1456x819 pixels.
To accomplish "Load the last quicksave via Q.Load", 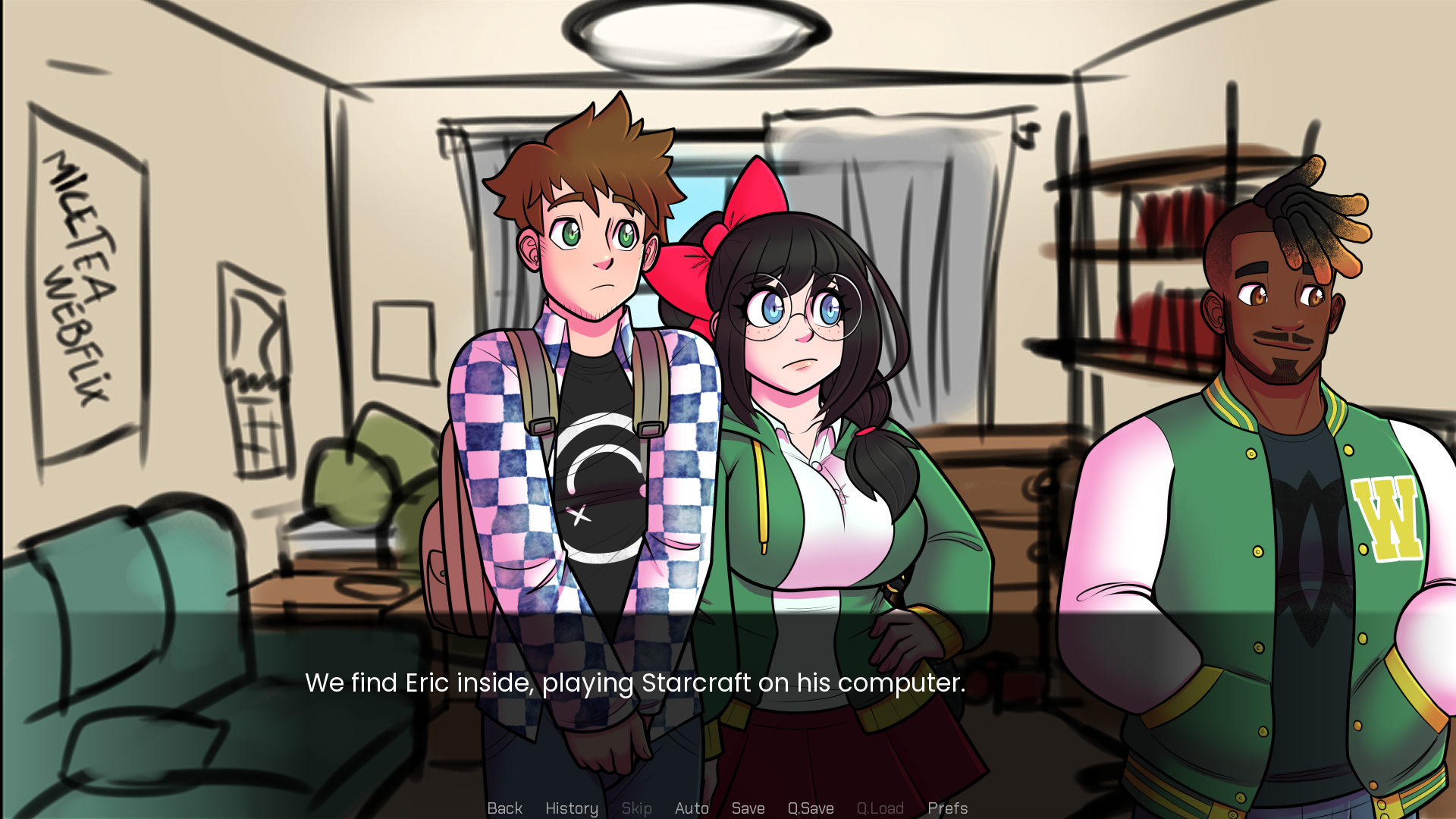I will coord(879,808).
